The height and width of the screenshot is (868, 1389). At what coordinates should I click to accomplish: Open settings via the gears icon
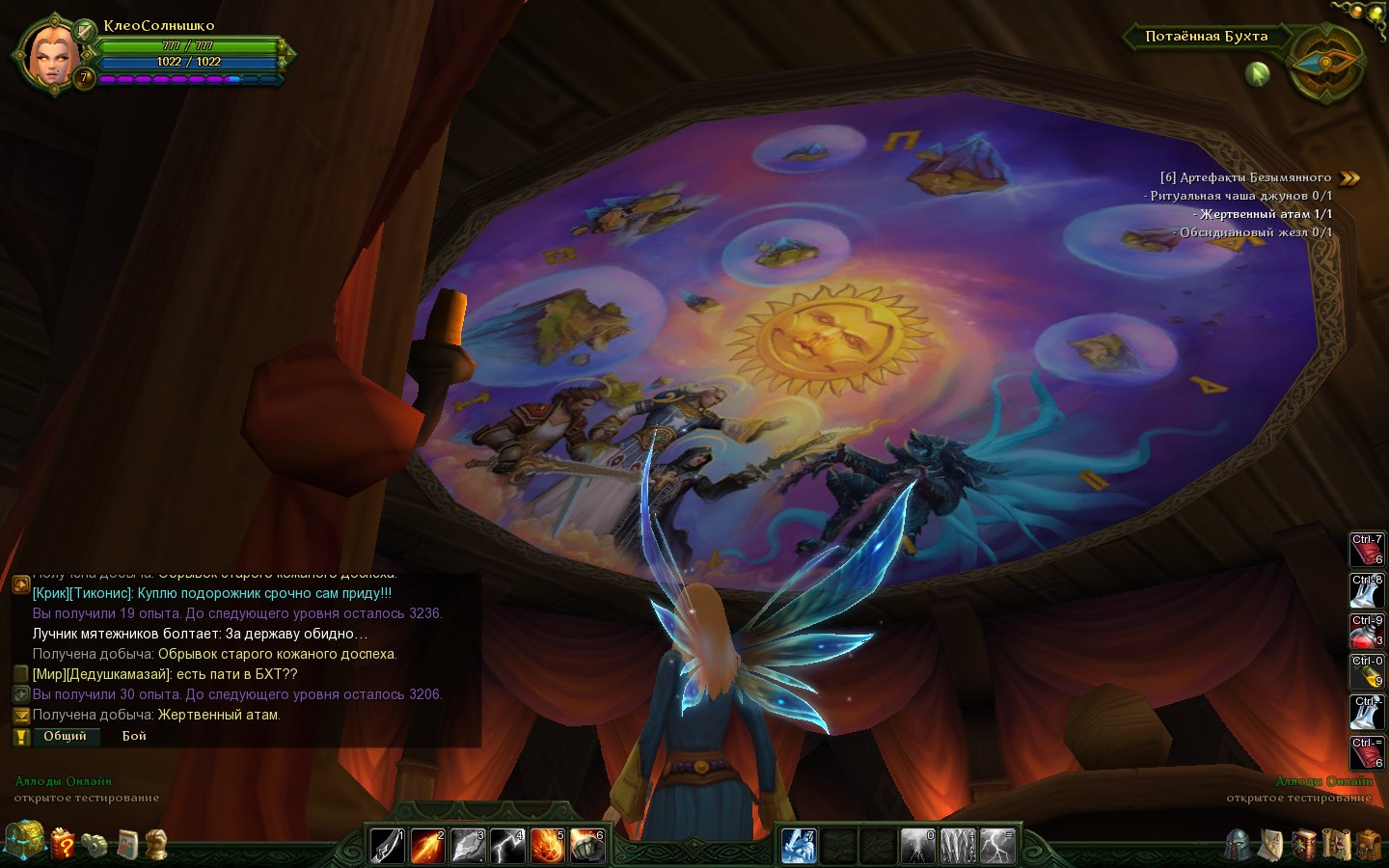click(95, 845)
